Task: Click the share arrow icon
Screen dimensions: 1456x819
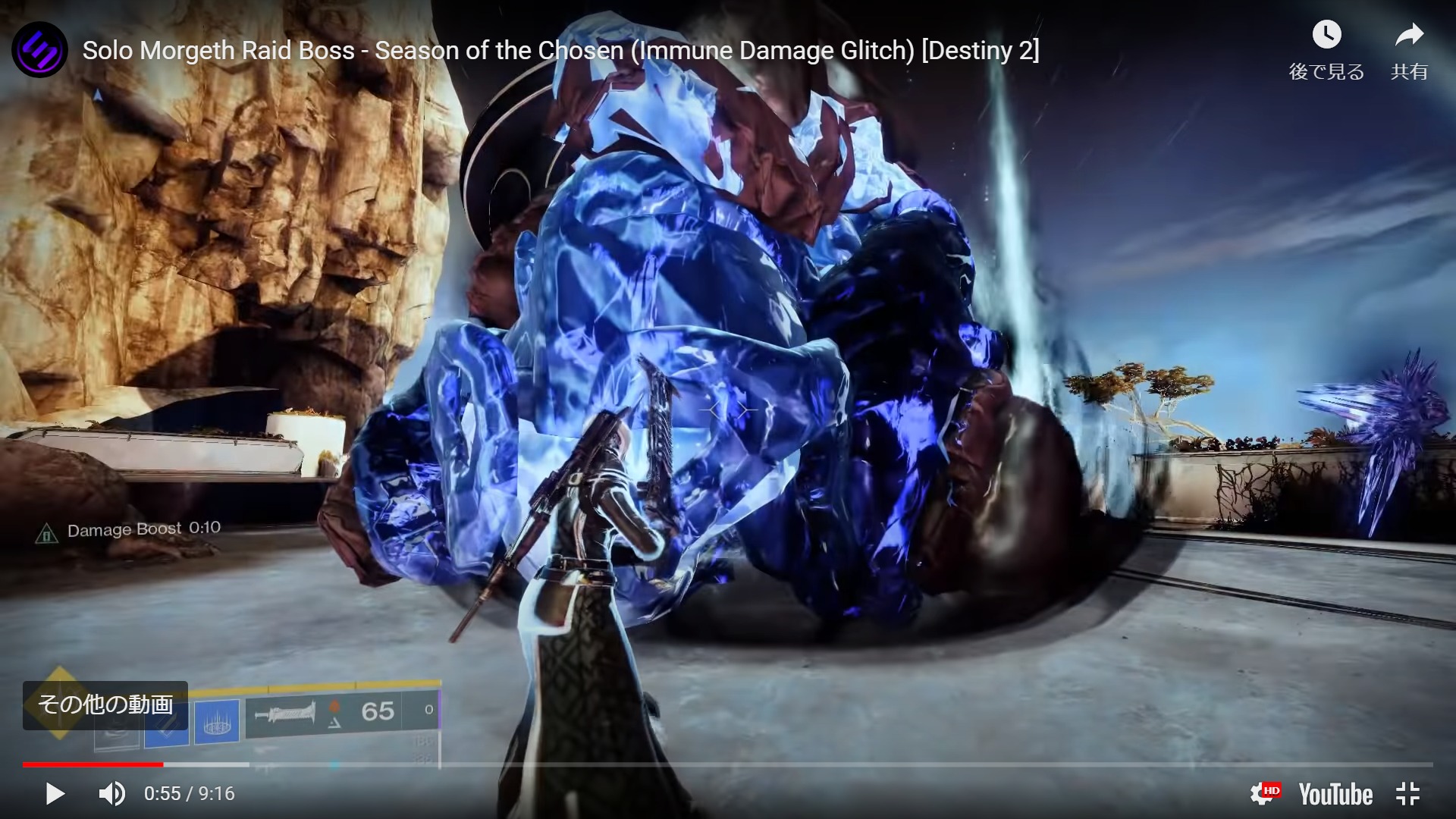Action: click(1409, 34)
